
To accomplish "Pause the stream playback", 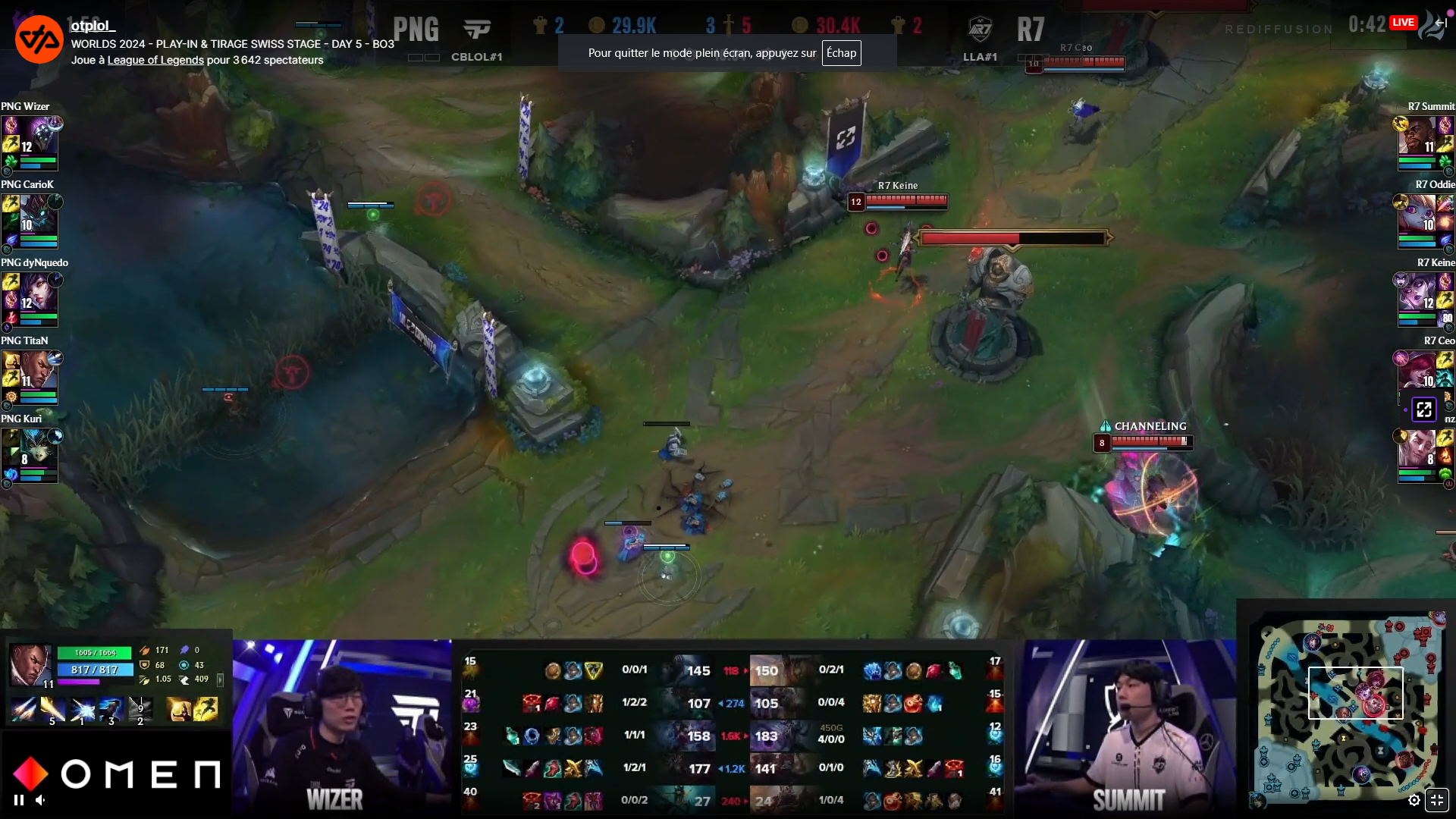I will pyautogui.click(x=19, y=799).
